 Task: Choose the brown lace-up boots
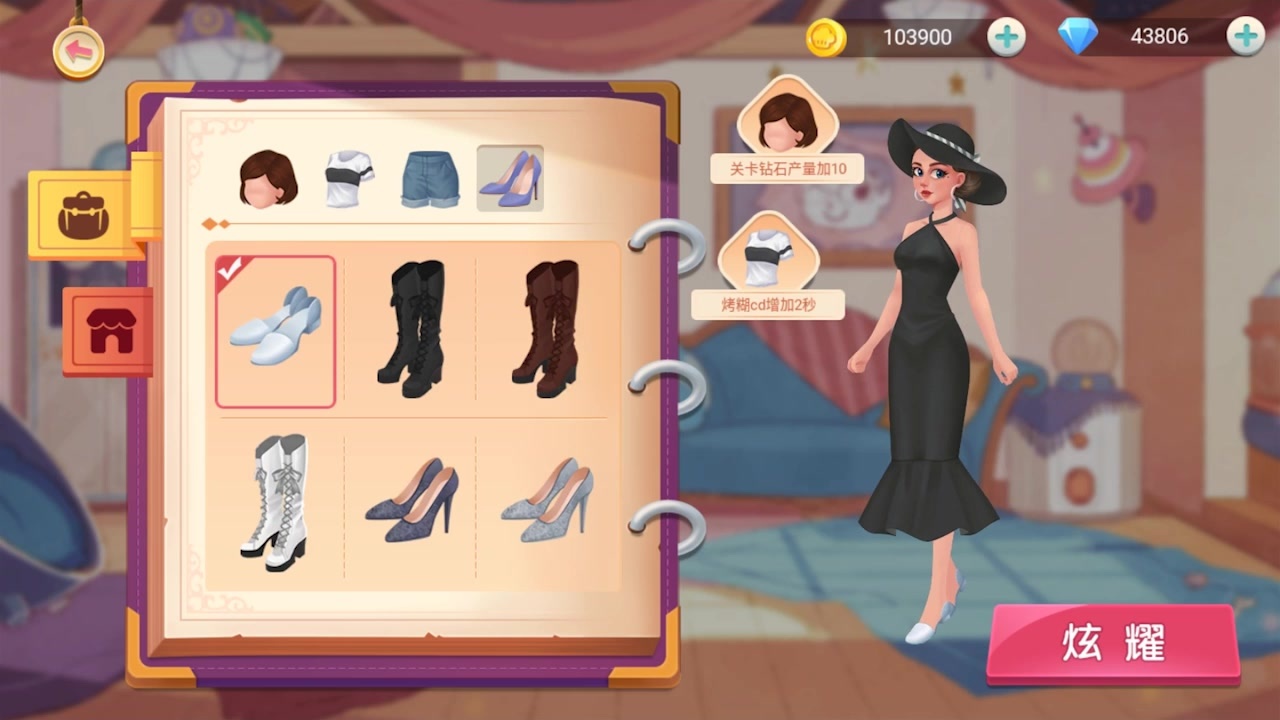click(x=545, y=329)
